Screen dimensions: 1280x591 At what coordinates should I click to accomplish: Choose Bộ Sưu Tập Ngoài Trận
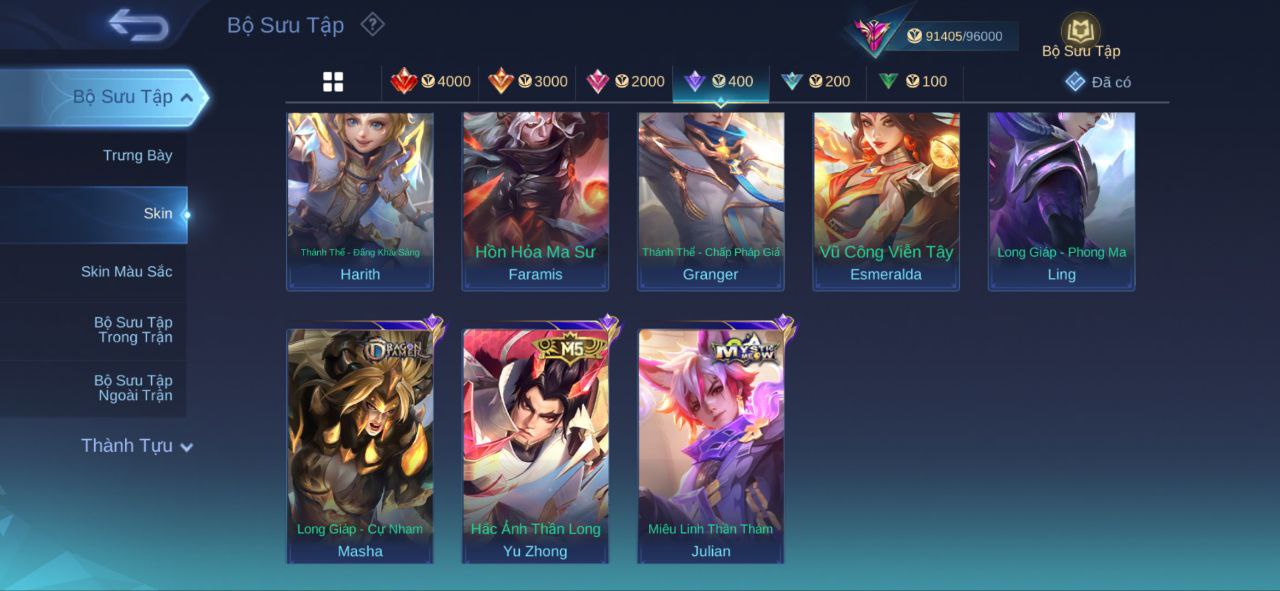pos(133,387)
